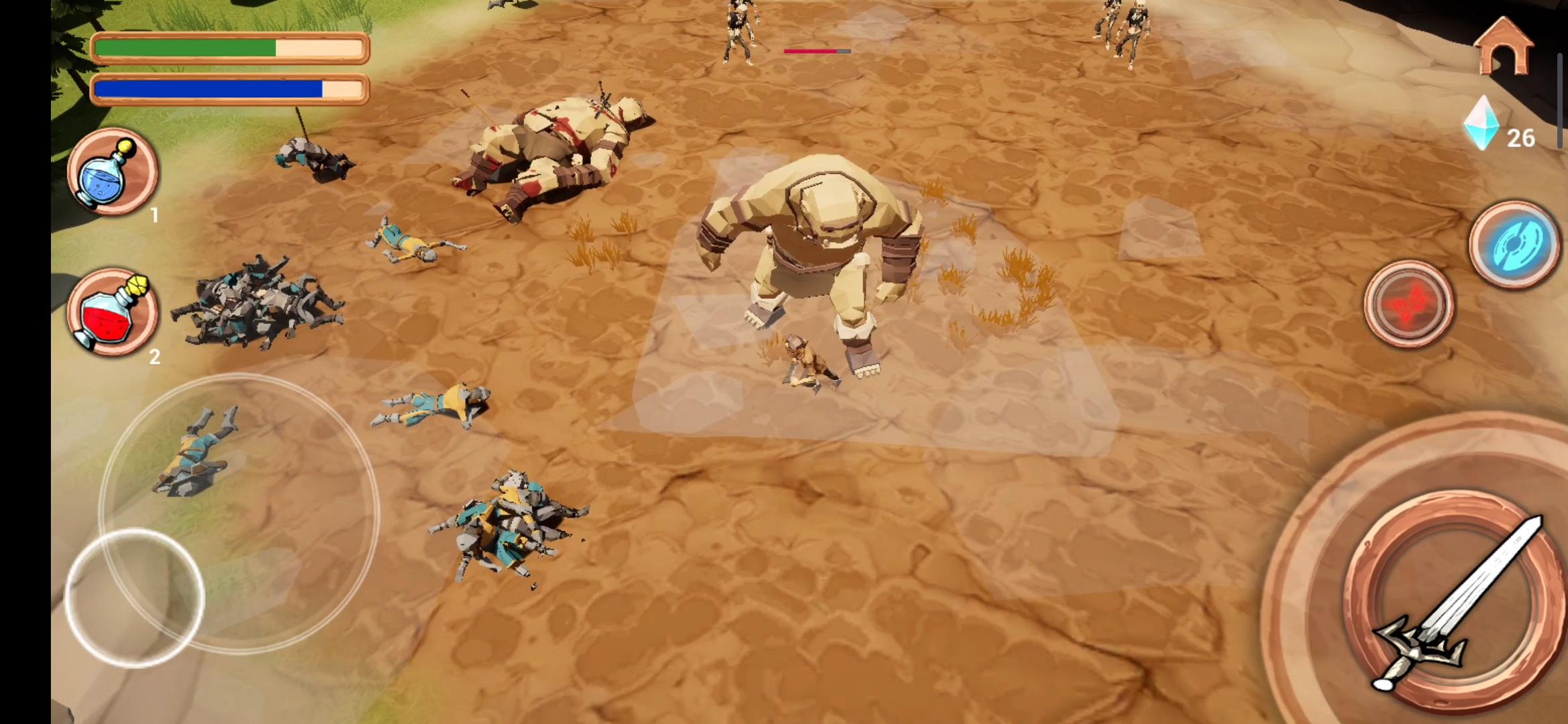This screenshot has width=1568, height=724.
Task: Tap the green health bar
Action: tap(228, 48)
